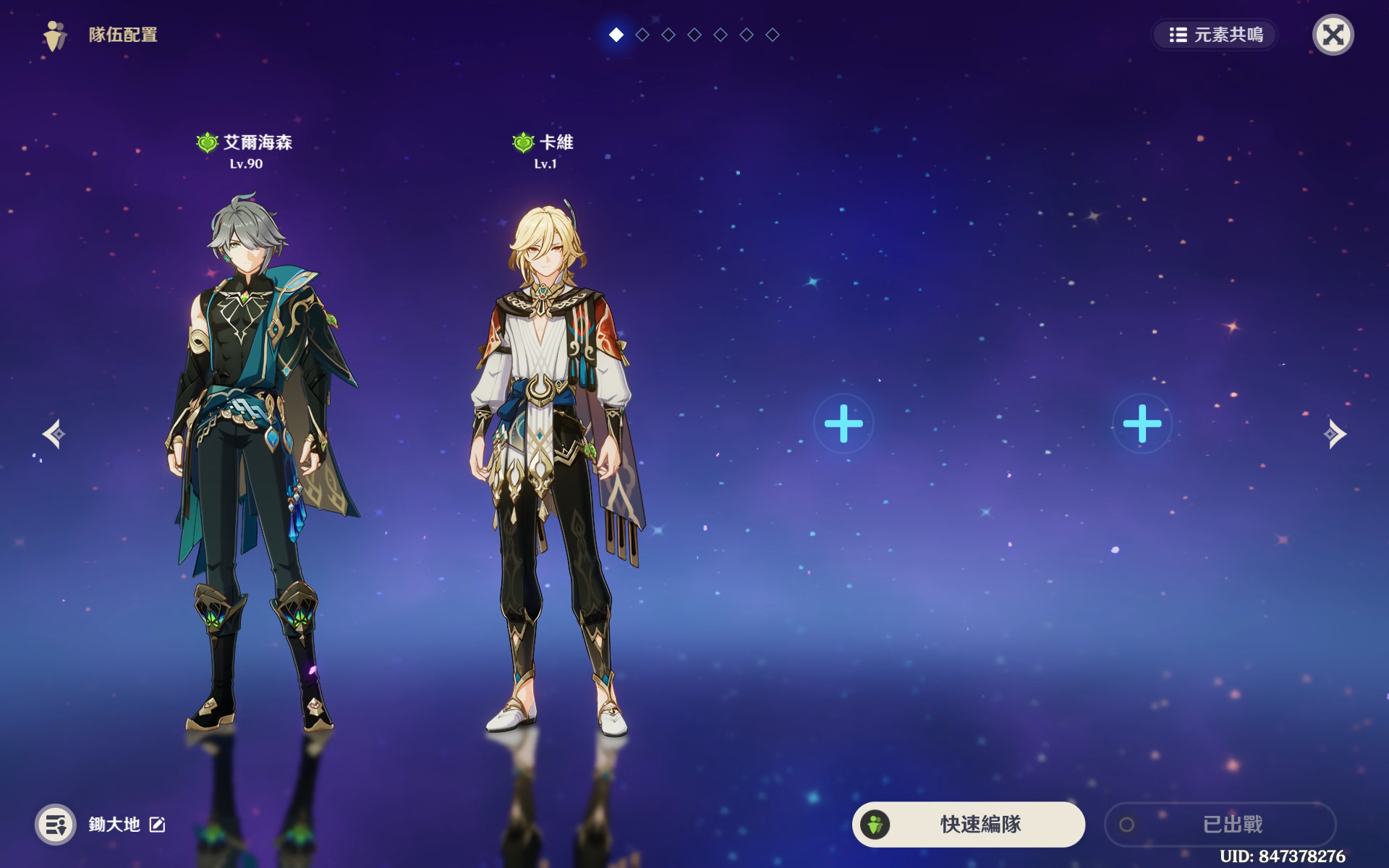The width and height of the screenshot is (1389, 868).
Task: Click the 已出戰 deployed button
Action: pos(1220,824)
